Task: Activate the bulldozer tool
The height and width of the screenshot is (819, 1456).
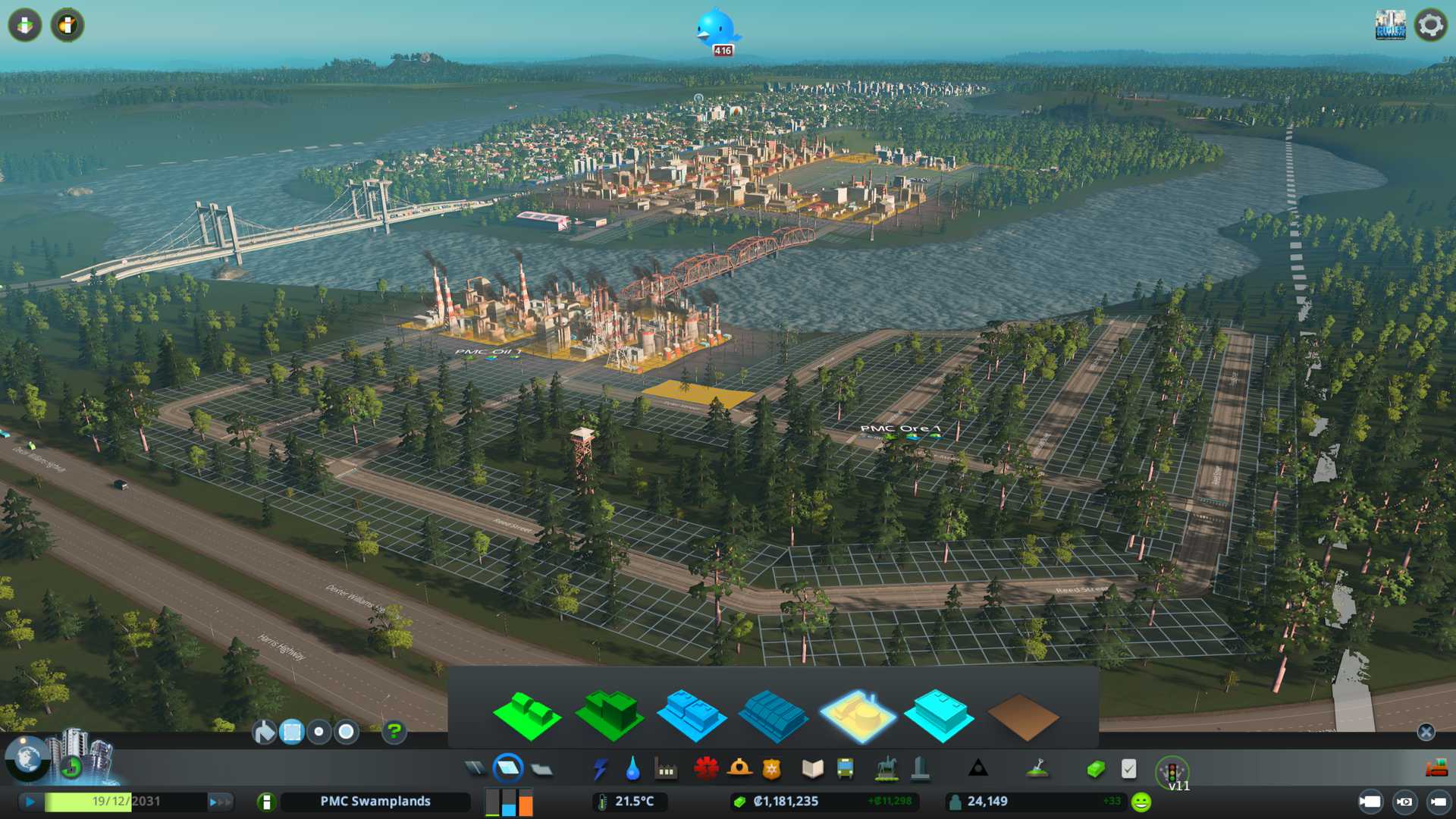Action: [x=1436, y=769]
